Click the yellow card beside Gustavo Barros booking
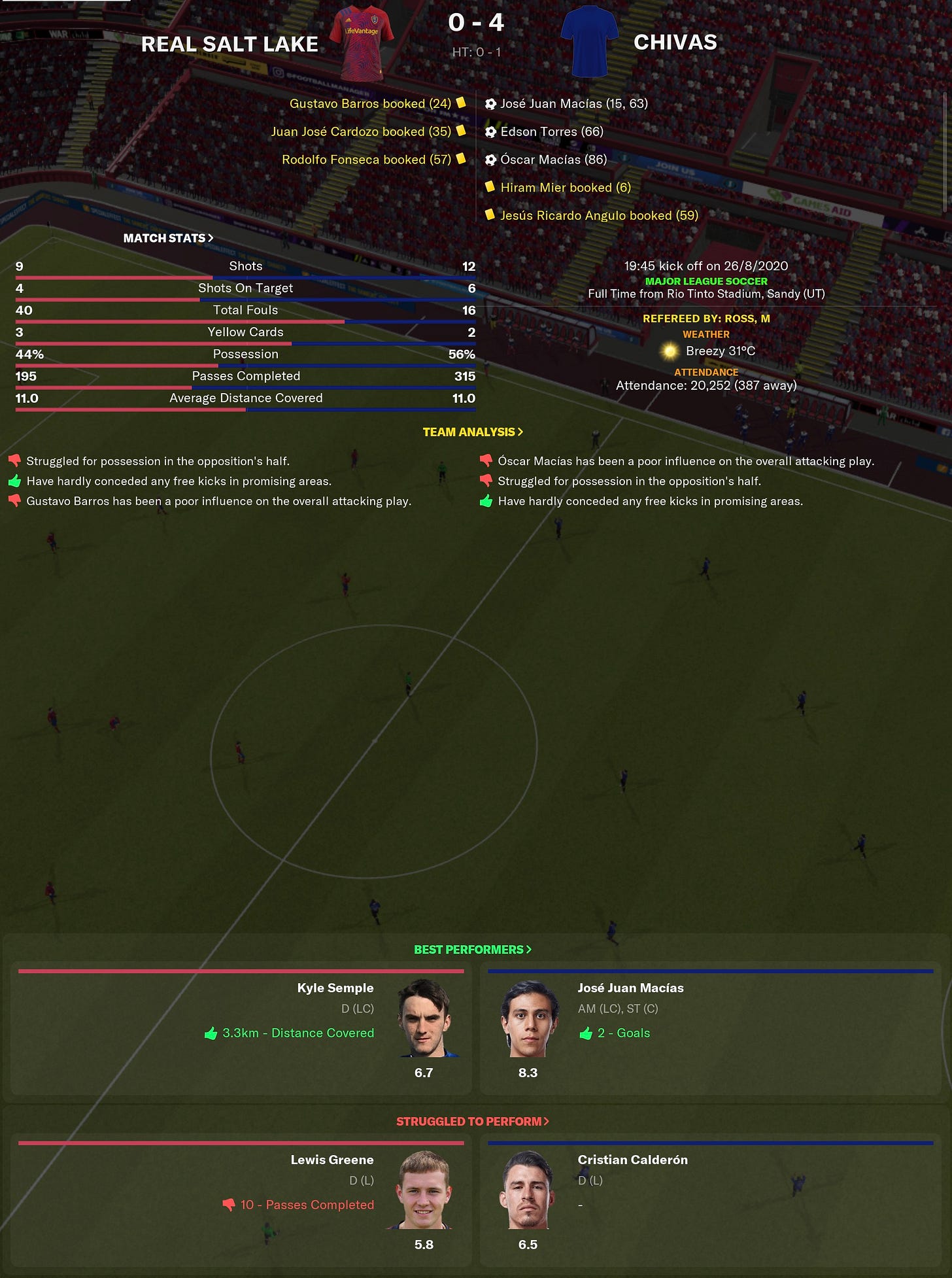Screen dimensions: 952x1278 (x=462, y=103)
